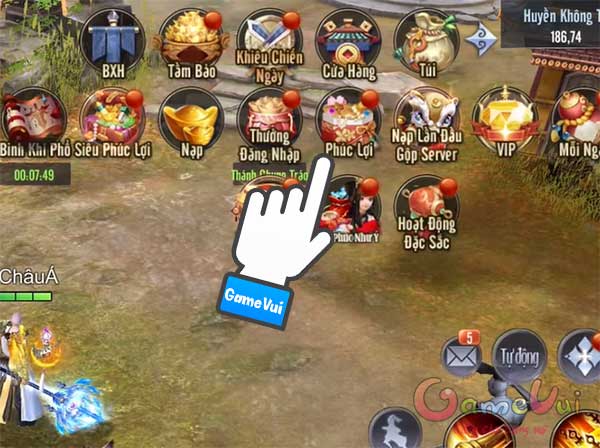Open the Phúc Lợi welfare menu
Screen dimensions: 600x448
[347, 118]
